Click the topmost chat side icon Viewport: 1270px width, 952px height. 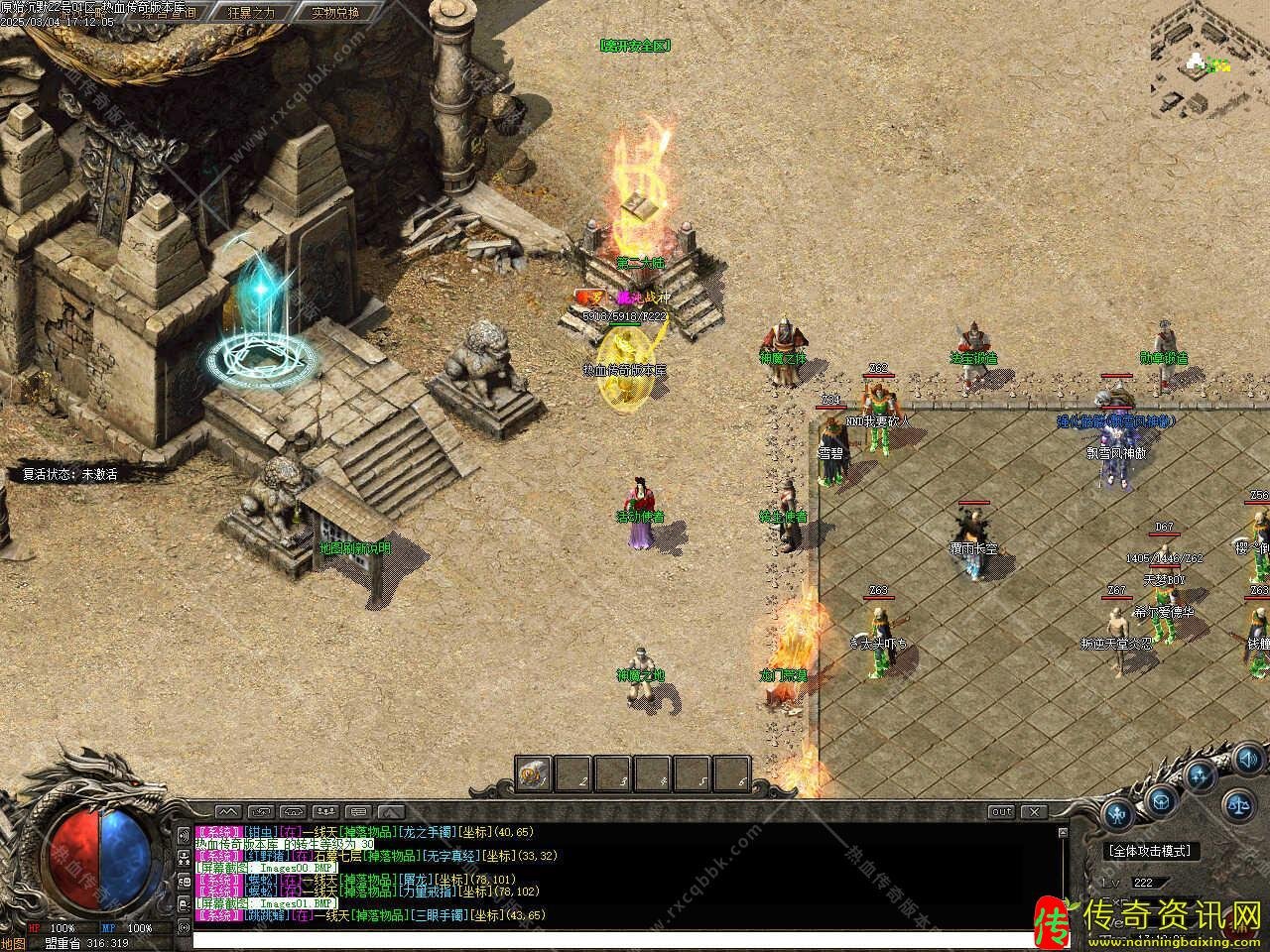pos(184,835)
